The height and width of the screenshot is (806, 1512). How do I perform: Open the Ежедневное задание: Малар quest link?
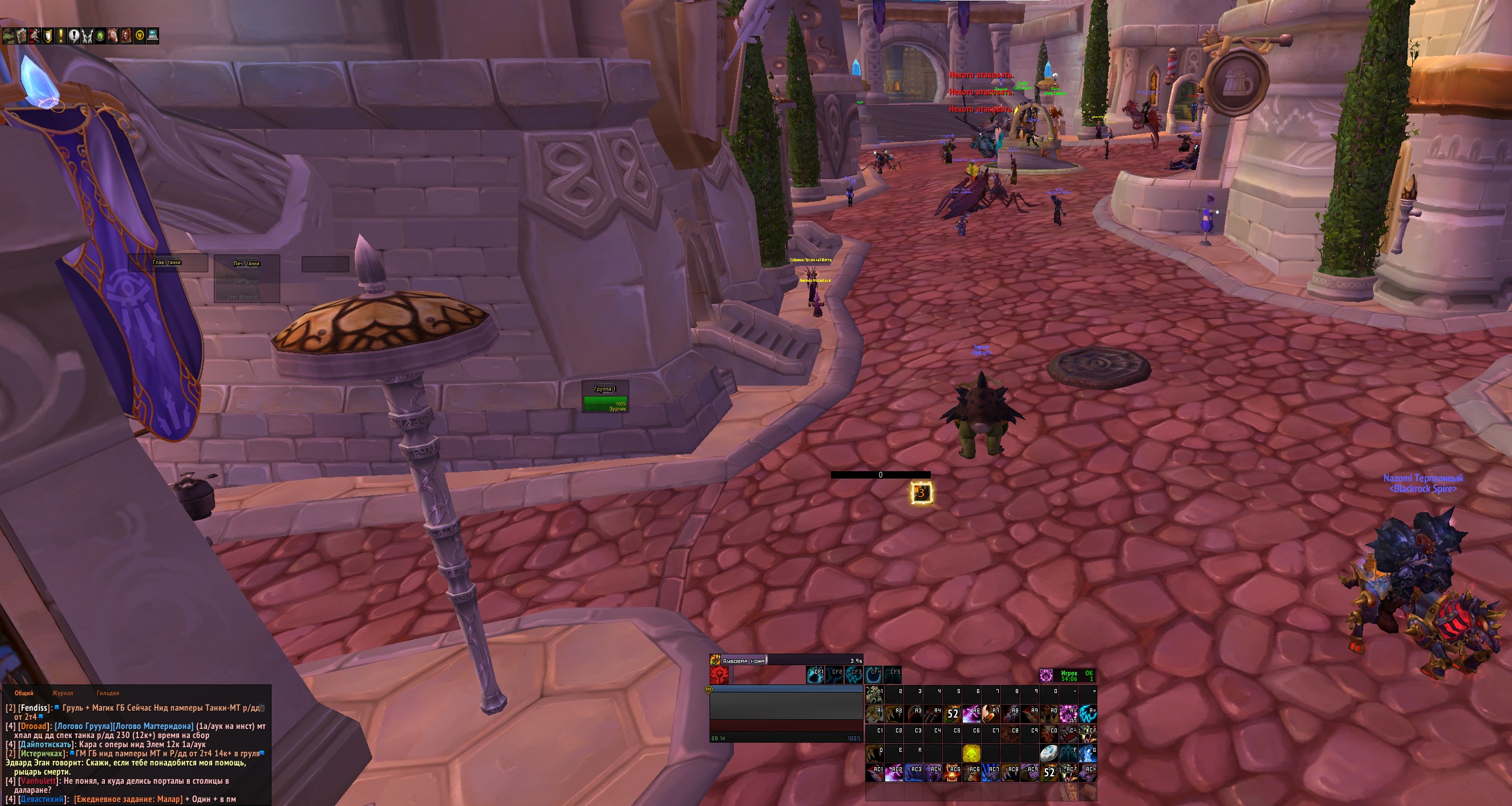click(x=127, y=799)
